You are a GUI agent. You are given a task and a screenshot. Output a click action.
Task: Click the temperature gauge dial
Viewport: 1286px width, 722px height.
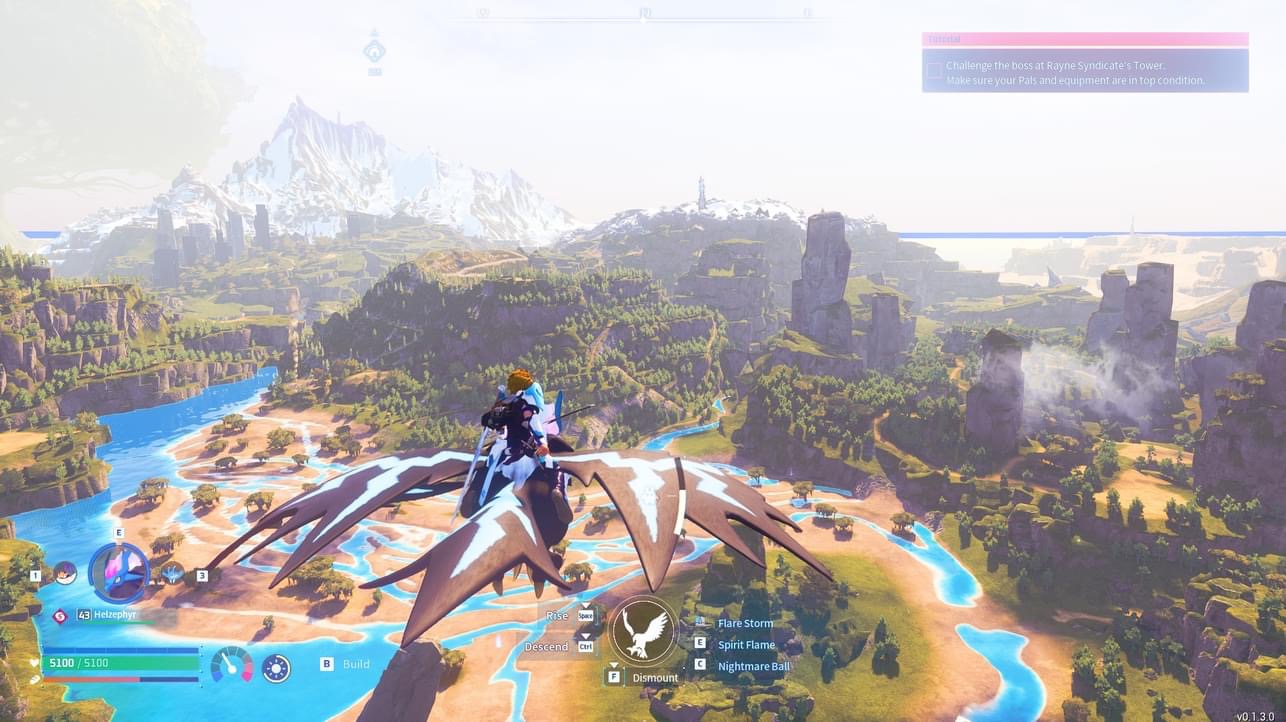coord(231,664)
